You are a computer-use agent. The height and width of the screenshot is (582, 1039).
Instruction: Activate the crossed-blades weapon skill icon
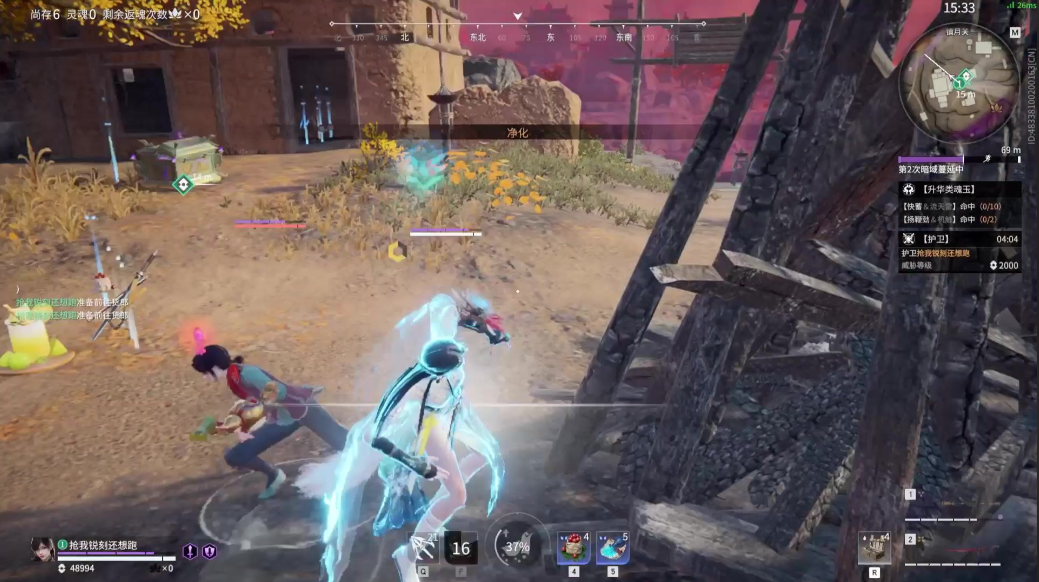(x=424, y=548)
